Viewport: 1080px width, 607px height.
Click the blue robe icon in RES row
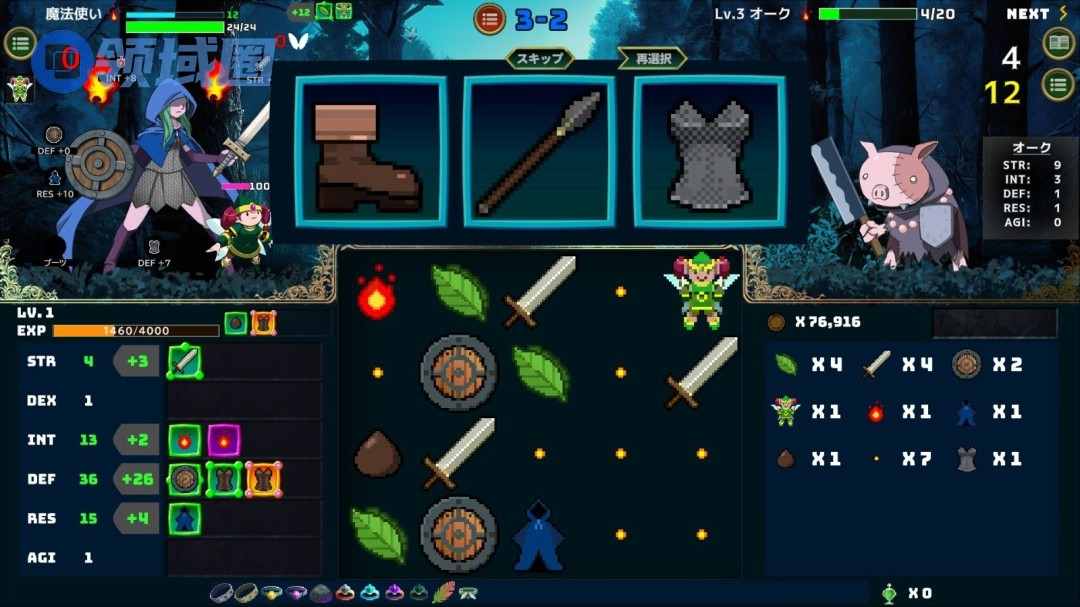(185, 518)
